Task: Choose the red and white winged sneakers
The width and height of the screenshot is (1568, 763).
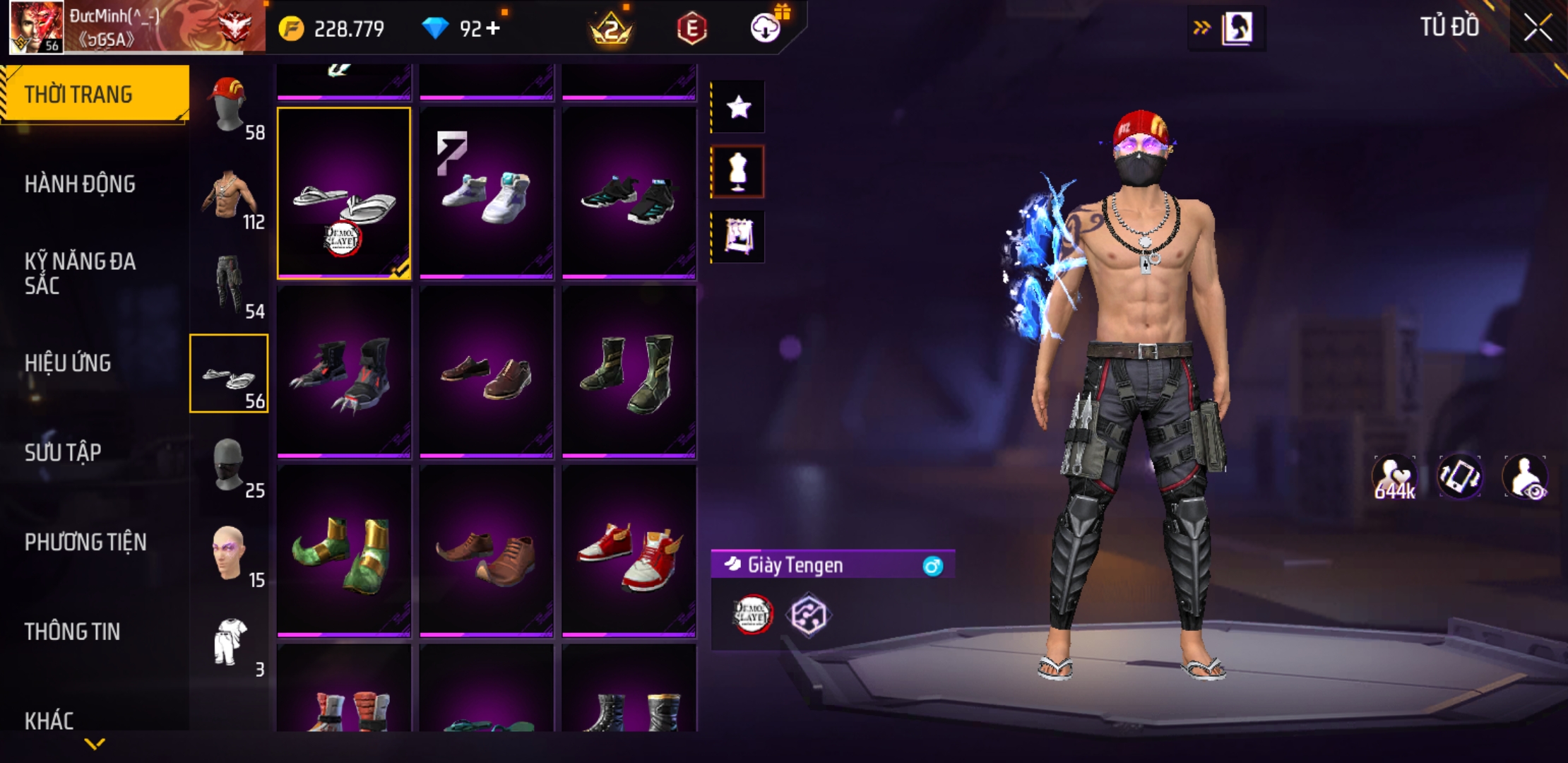Action: coord(629,552)
